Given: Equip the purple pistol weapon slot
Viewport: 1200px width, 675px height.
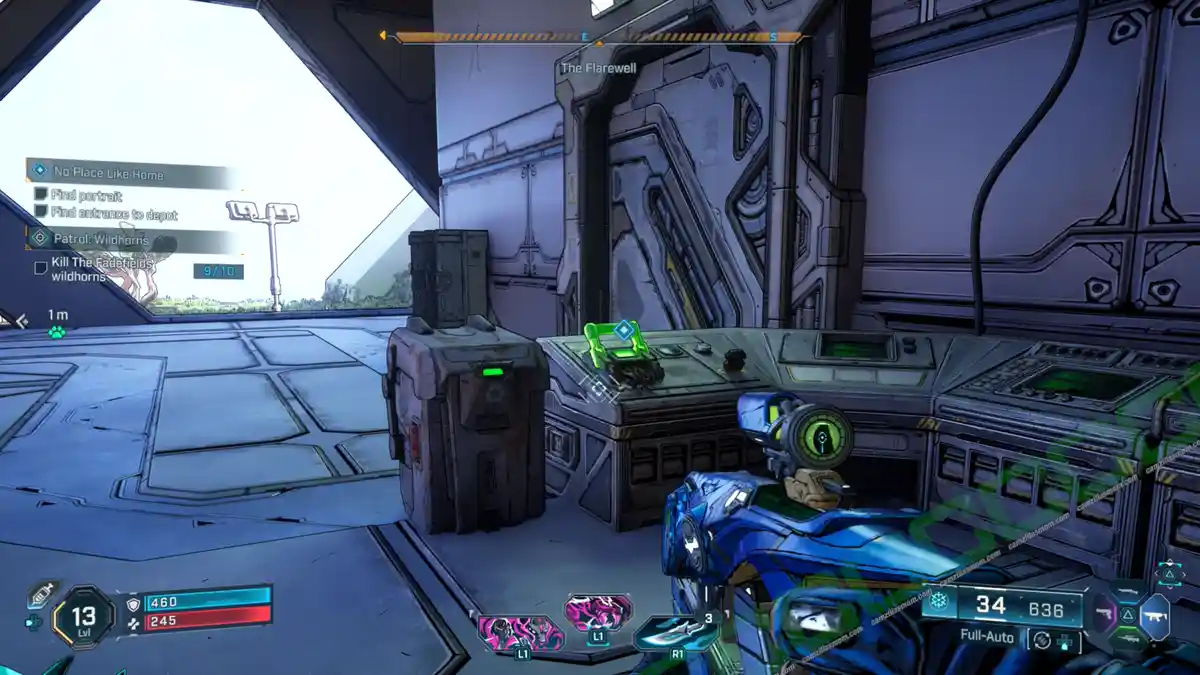Looking at the screenshot, I should 1104,611.
